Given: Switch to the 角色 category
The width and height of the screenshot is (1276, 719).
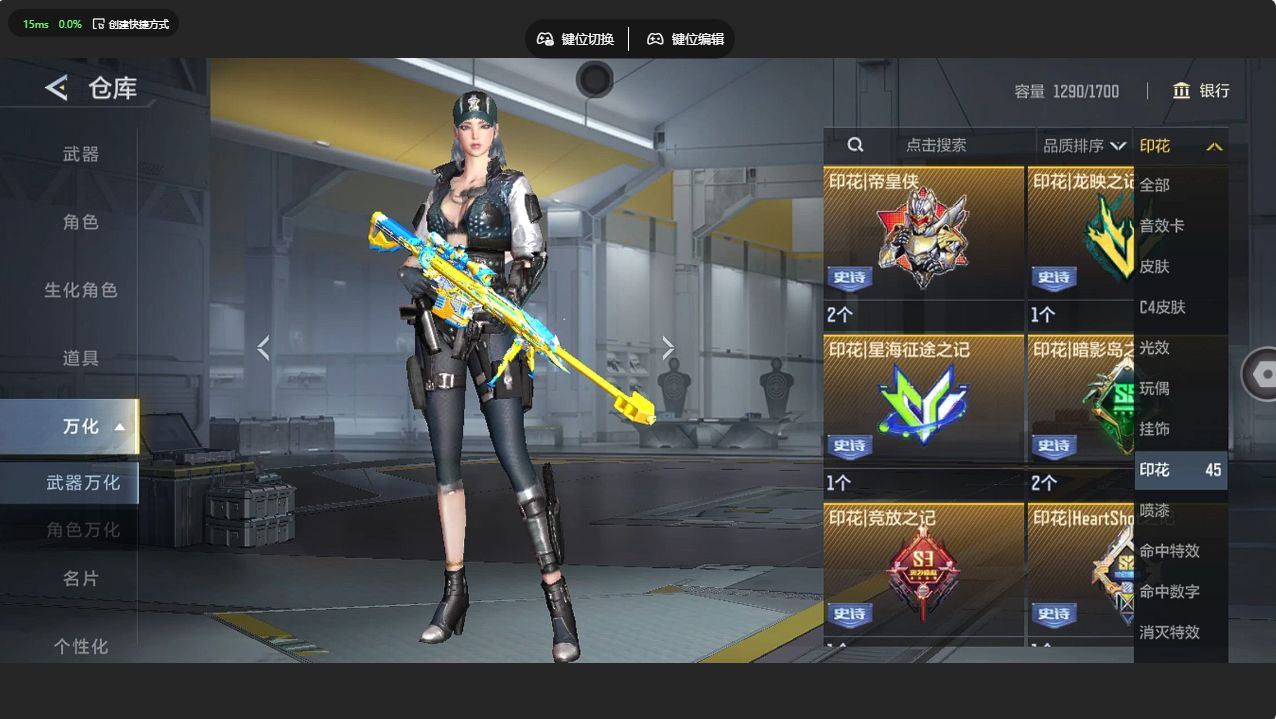Looking at the screenshot, I should click(81, 222).
